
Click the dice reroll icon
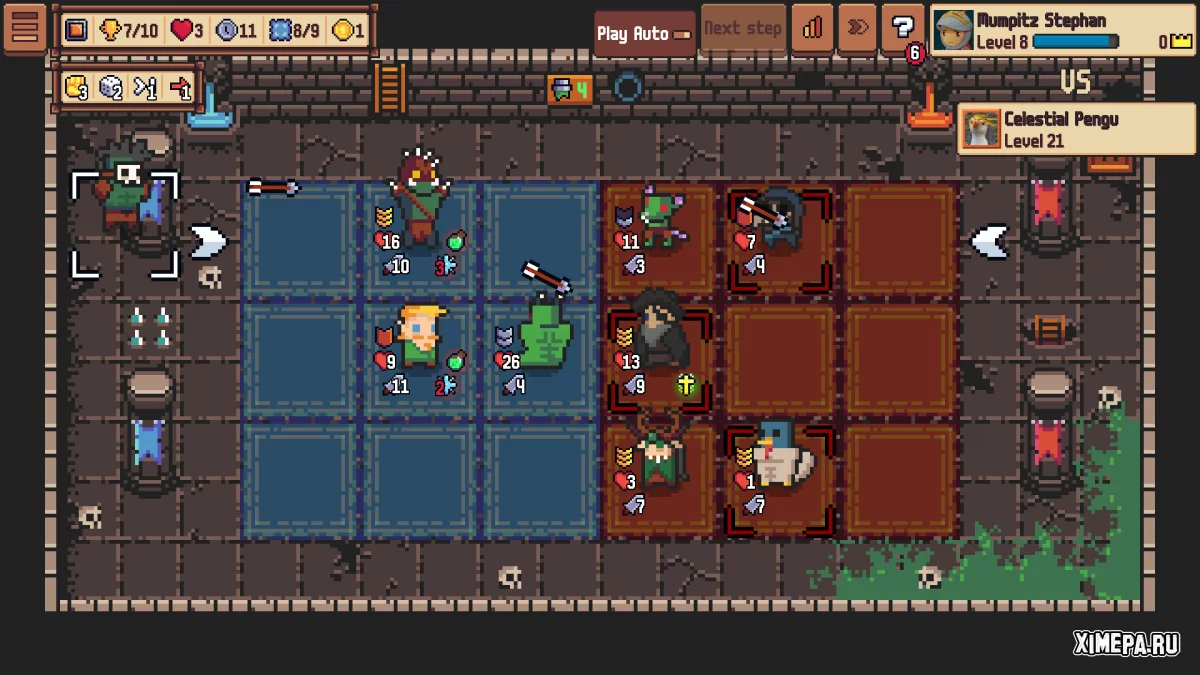(110, 88)
